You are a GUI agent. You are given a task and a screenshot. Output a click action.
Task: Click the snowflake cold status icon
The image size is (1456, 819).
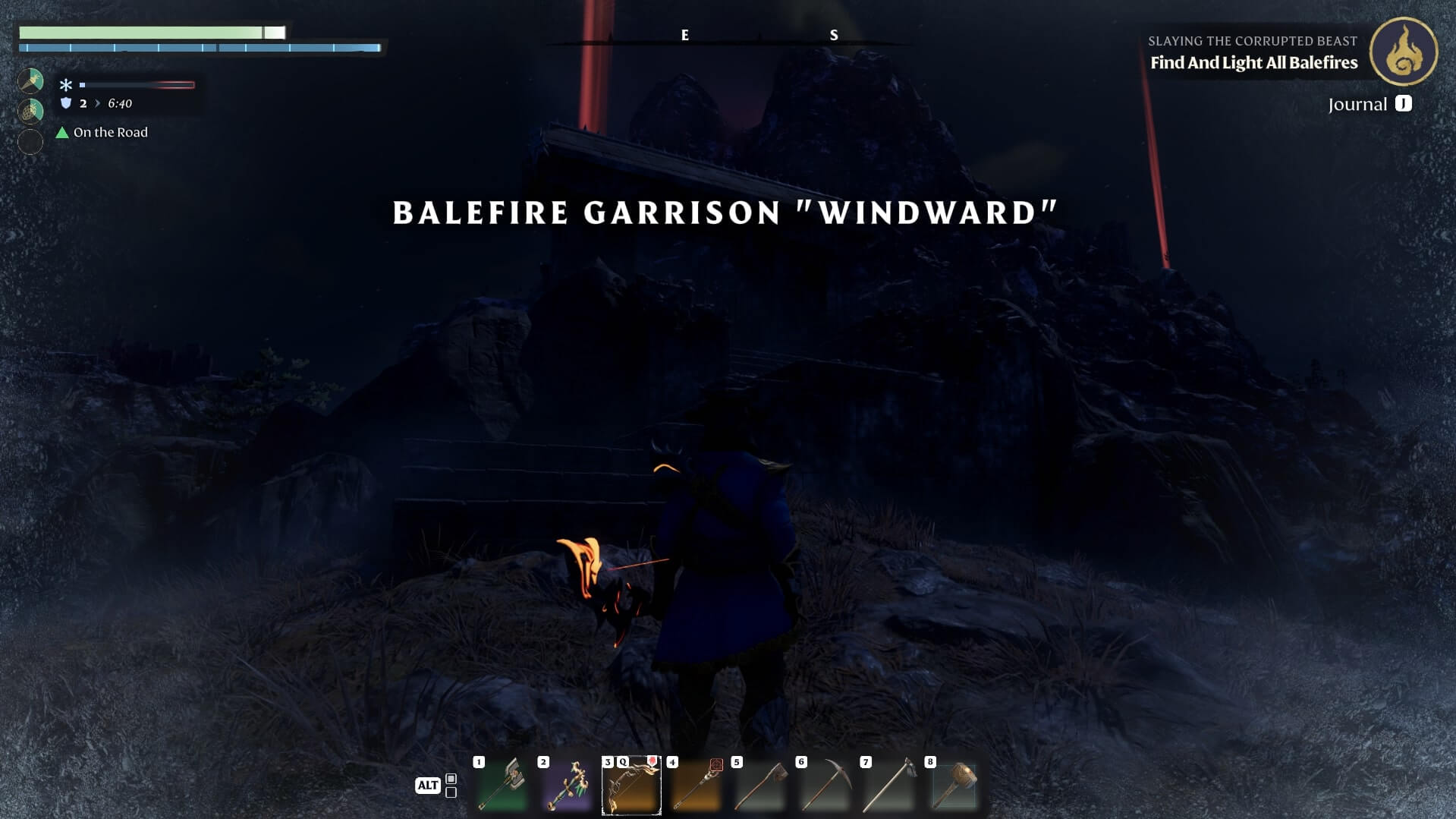(x=66, y=85)
